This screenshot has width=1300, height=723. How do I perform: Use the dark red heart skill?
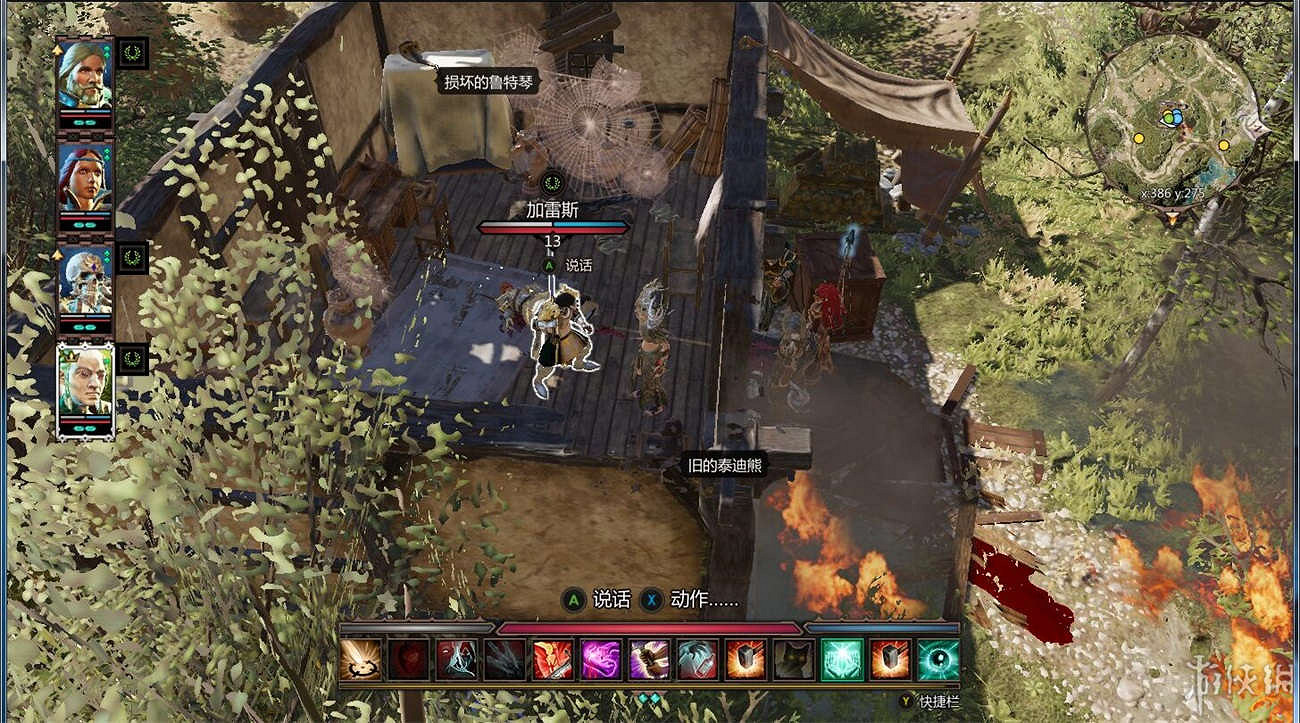(x=408, y=660)
